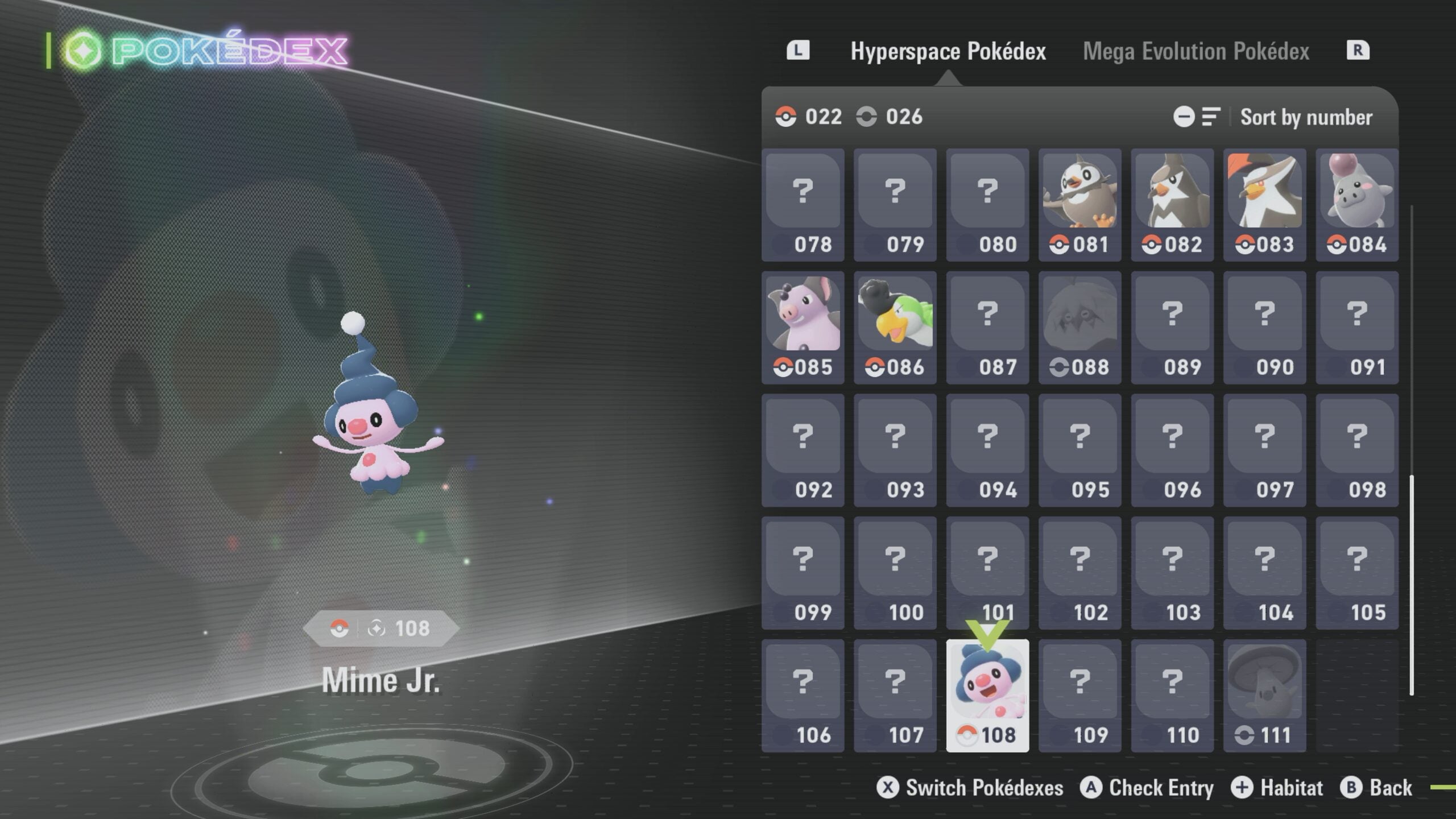The image size is (1456, 819).
Task: Select the Hyperspace Pokédex tab
Action: pyautogui.click(x=948, y=51)
